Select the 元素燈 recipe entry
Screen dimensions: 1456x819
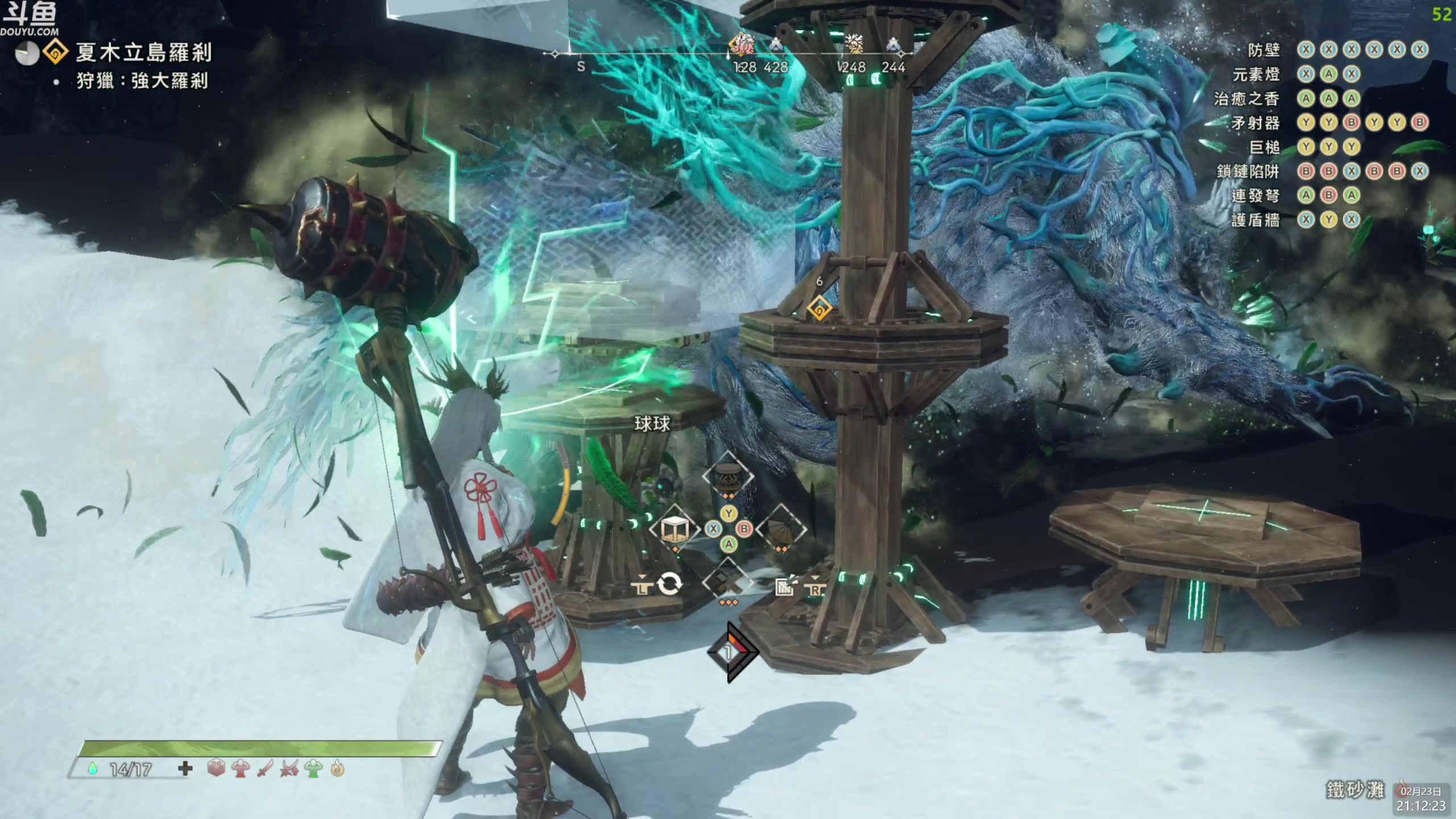1255,75
